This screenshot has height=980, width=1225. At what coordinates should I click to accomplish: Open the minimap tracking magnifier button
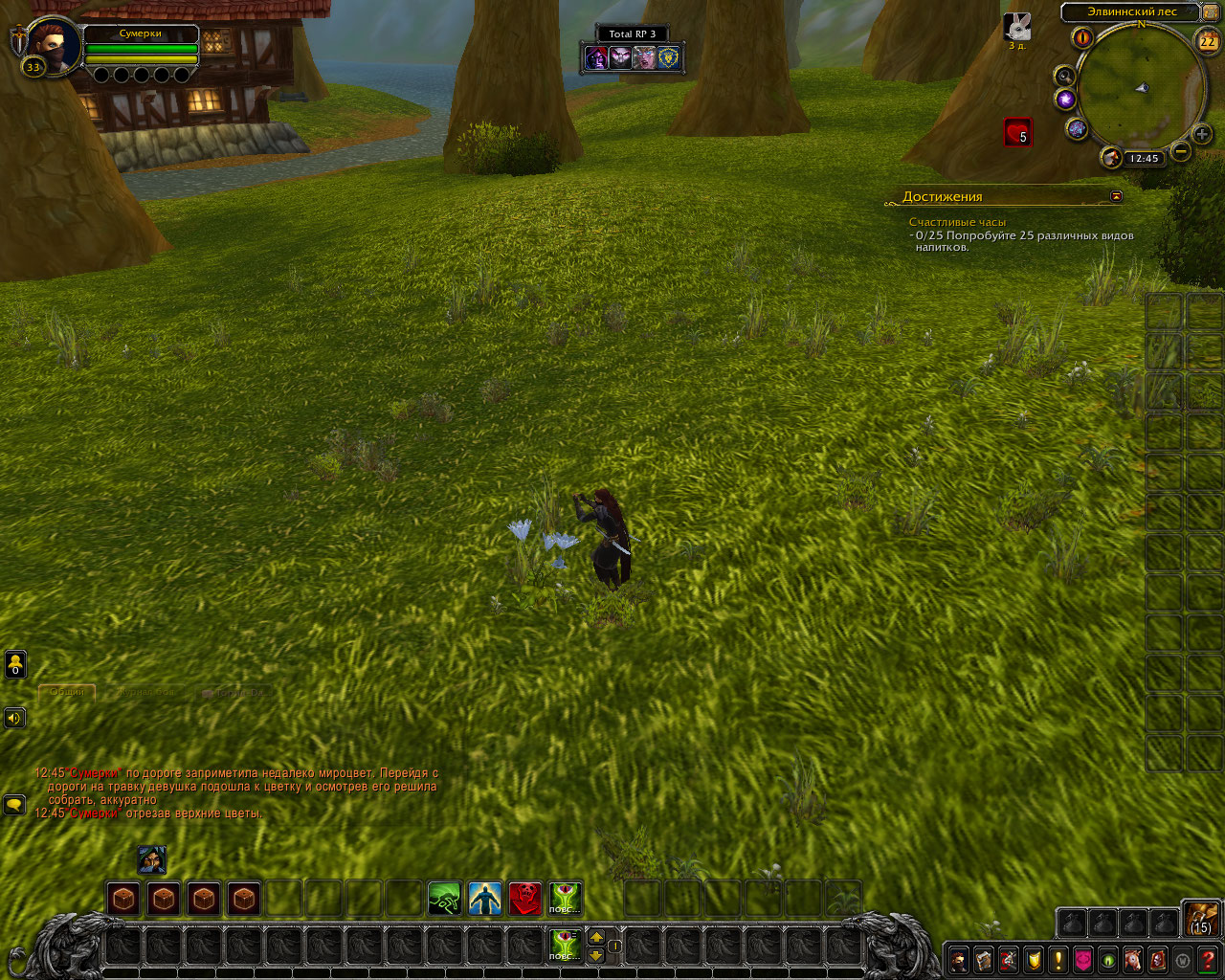tap(1064, 75)
